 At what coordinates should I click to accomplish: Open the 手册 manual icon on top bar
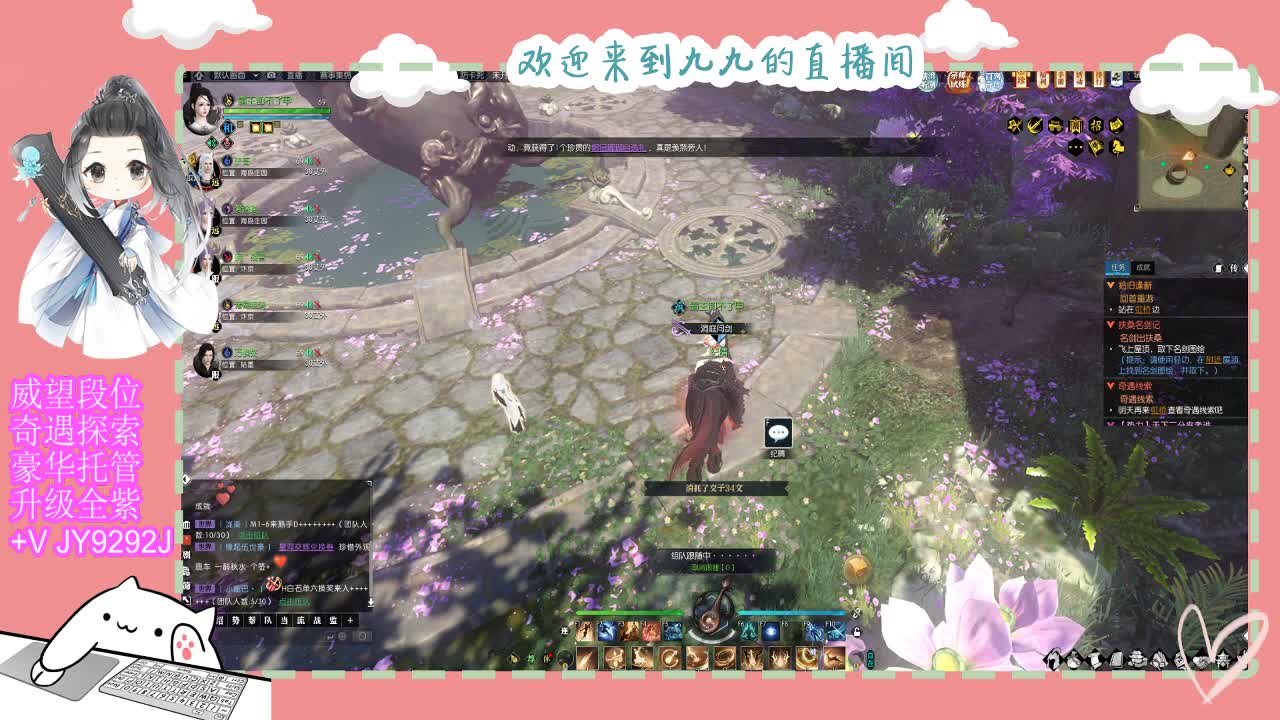pyautogui.click(x=1062, y=80)
